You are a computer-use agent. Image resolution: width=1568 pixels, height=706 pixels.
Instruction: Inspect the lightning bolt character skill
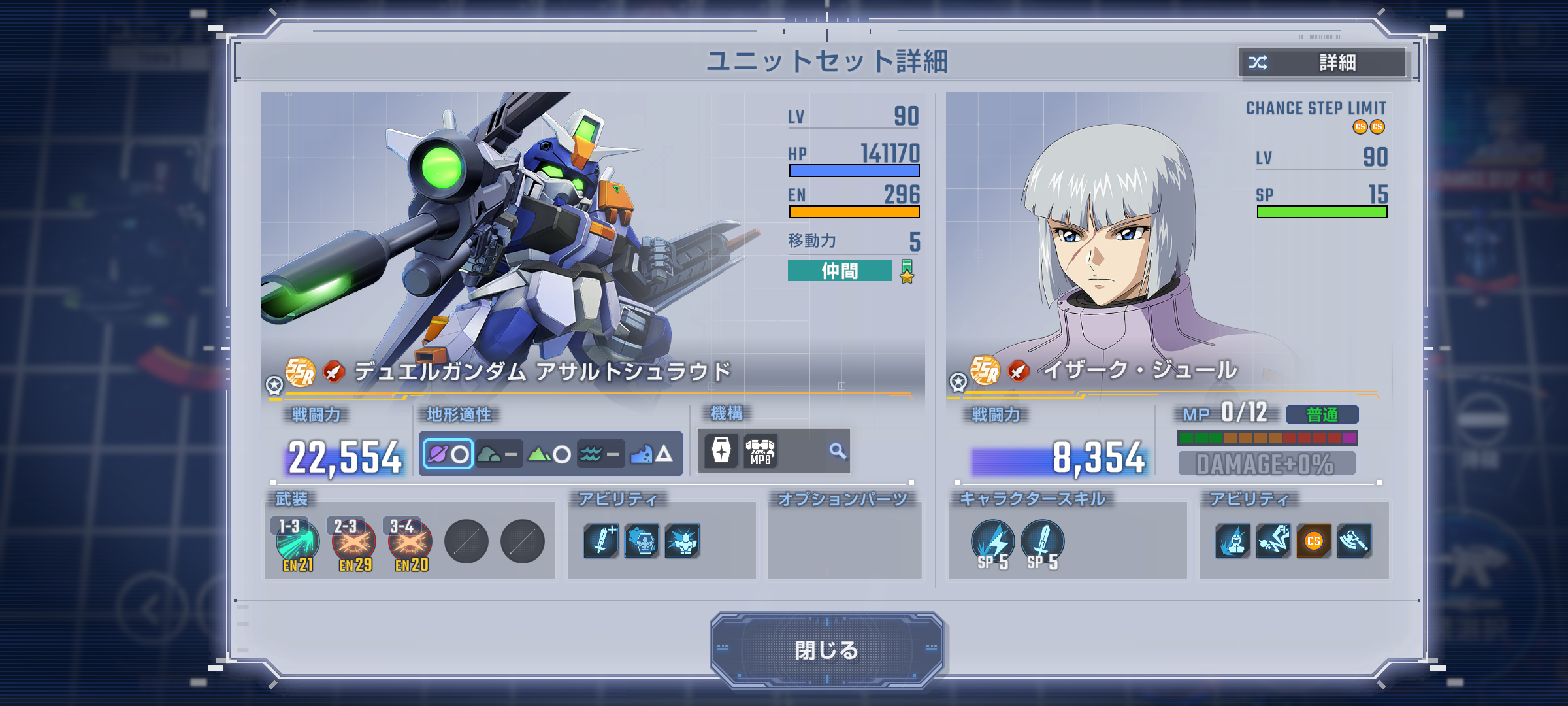tap(992, 543)
